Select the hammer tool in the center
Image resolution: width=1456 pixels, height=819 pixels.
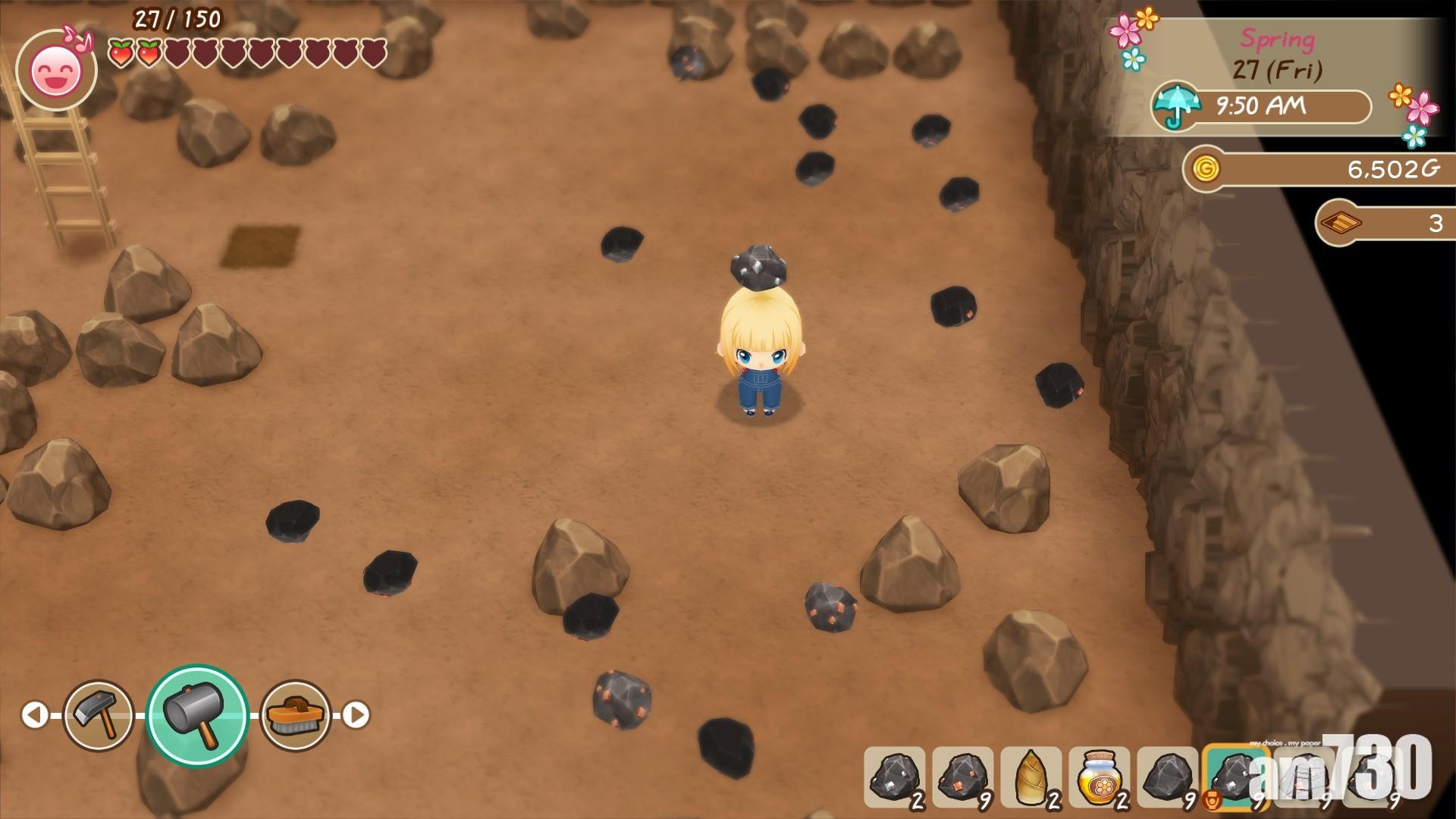tap(197, 715)
